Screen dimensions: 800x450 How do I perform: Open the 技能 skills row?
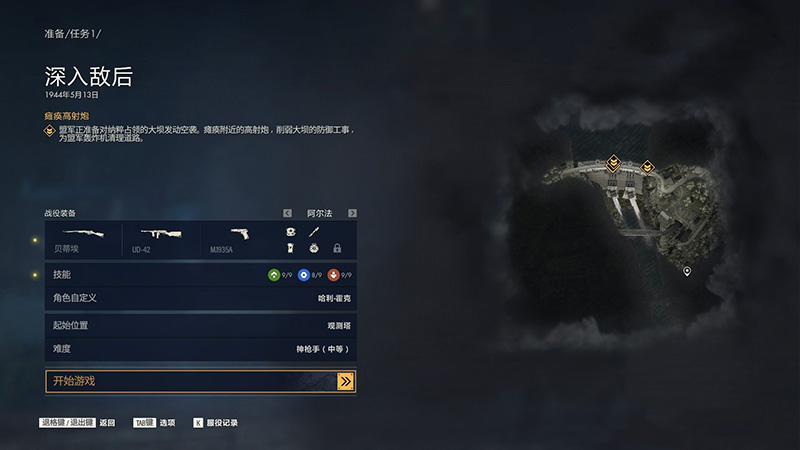[x=200, y=275]
